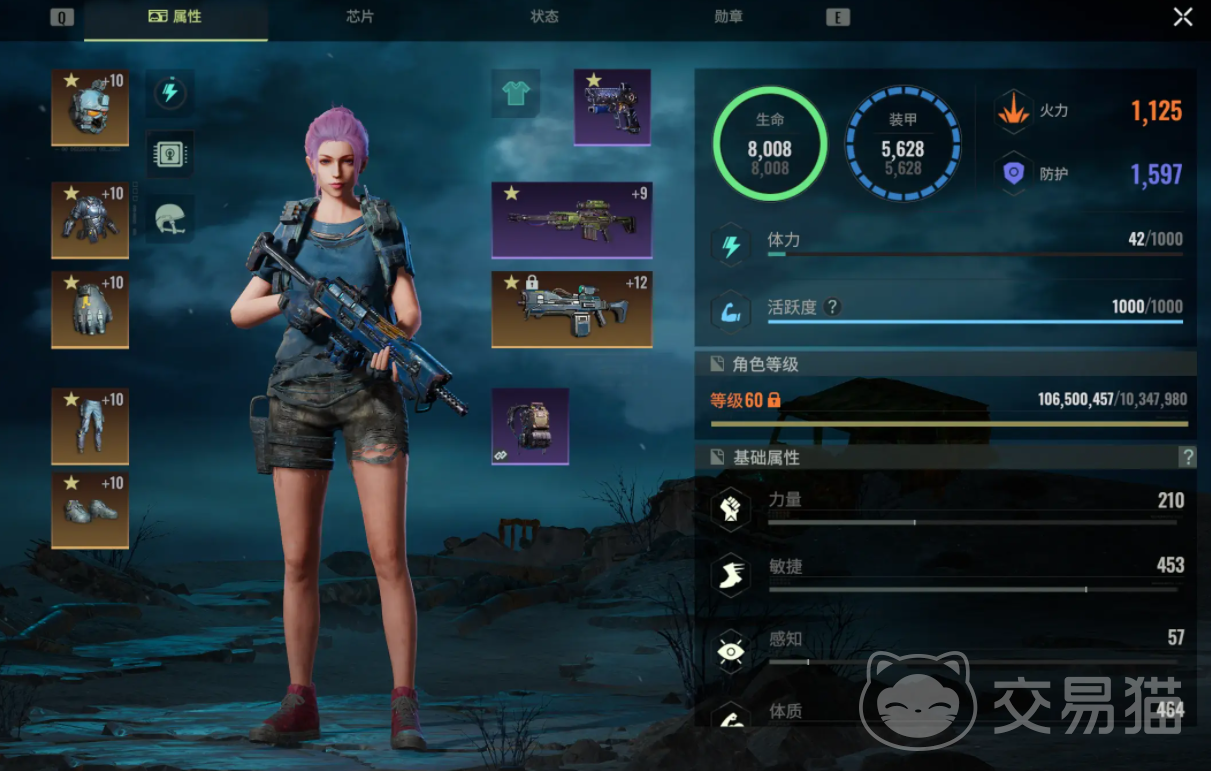Select the pistol weapon slot
1211x771 pixels.
pyautogui.click(x=612, y=107)
